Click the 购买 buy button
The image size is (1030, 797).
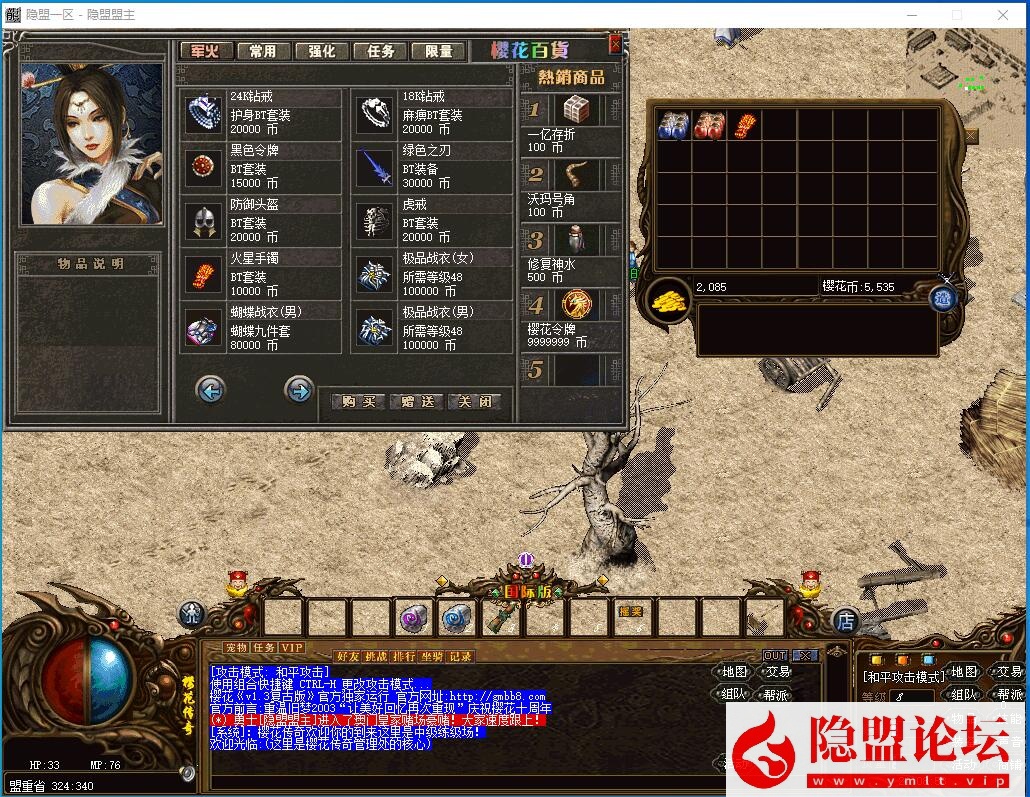click(358, 402)
